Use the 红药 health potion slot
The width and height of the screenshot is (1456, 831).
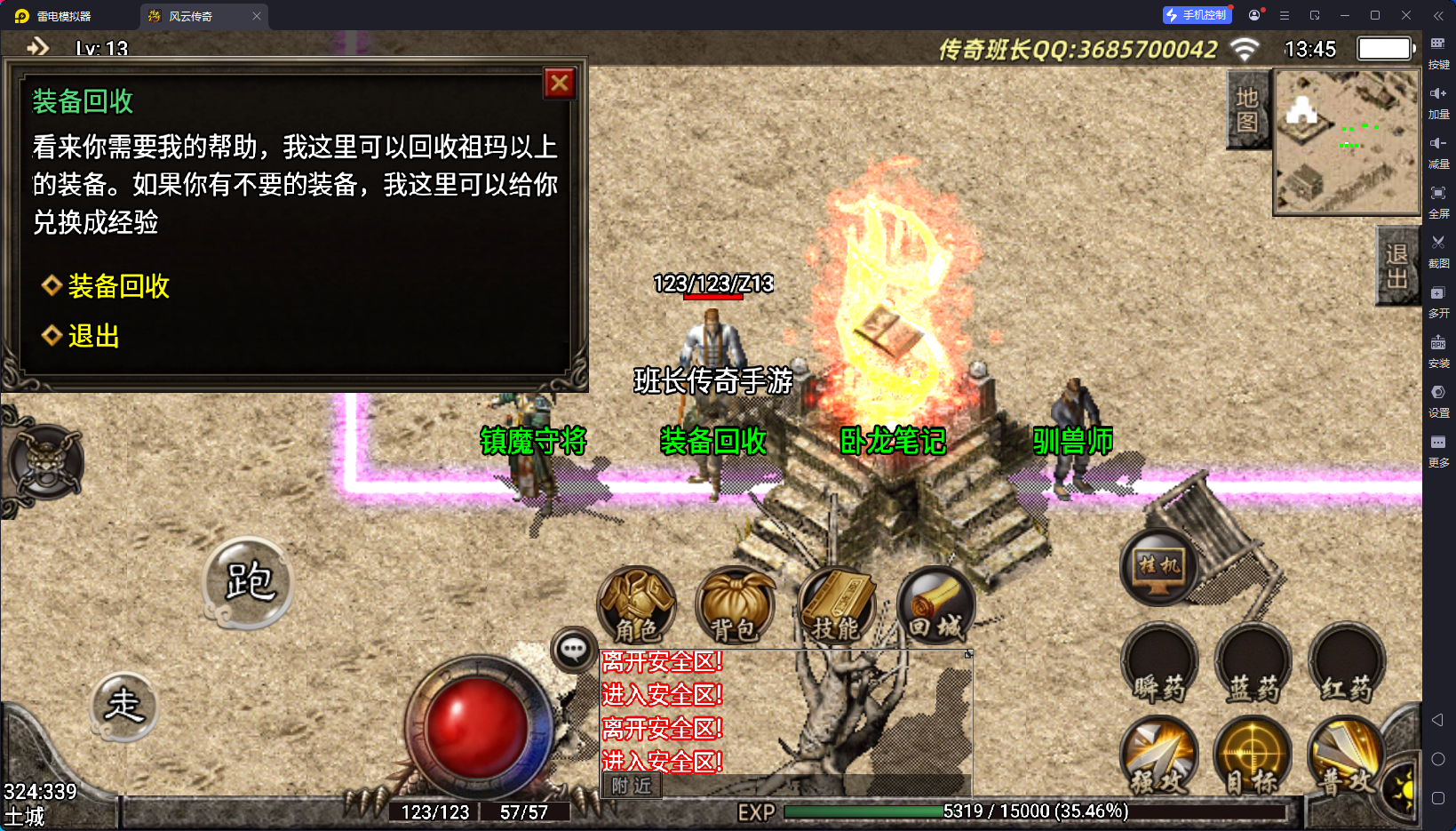tap(1347, 662)
